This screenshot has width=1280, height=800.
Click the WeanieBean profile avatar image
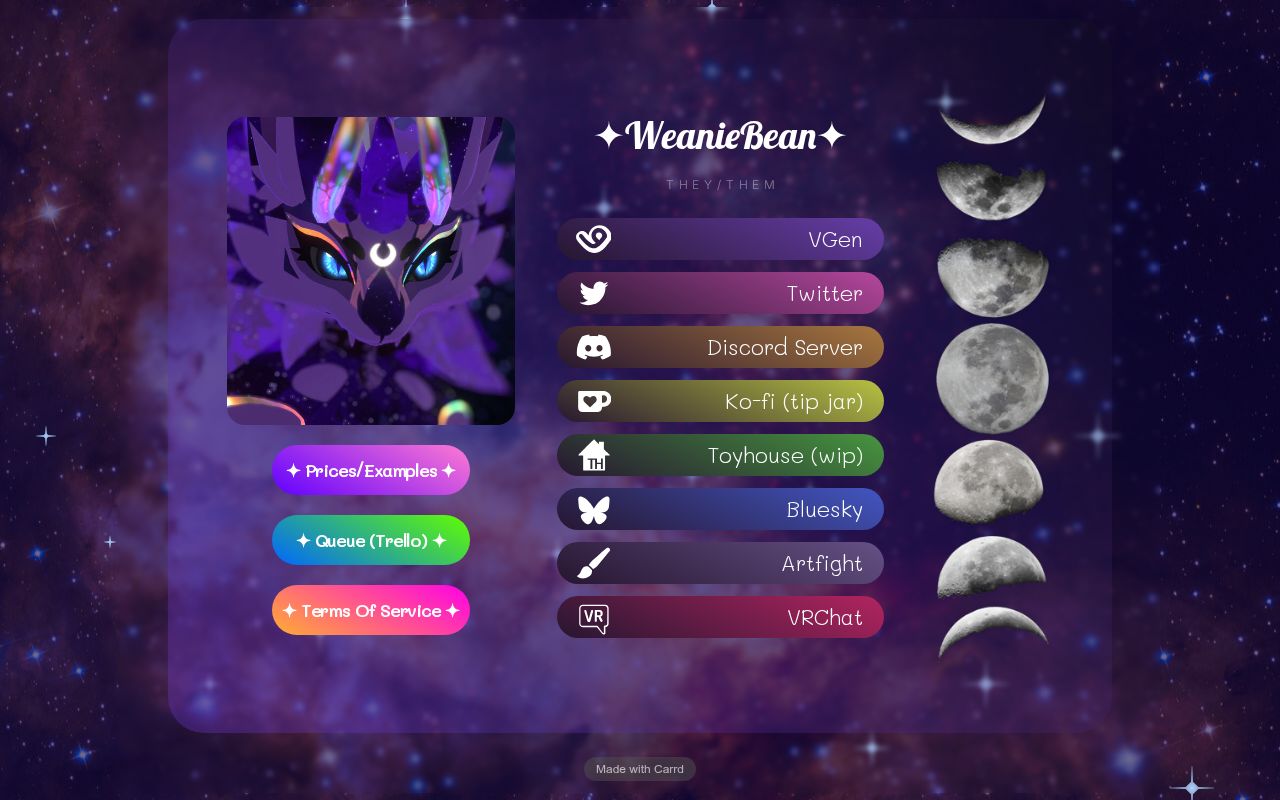click(371, 270)
